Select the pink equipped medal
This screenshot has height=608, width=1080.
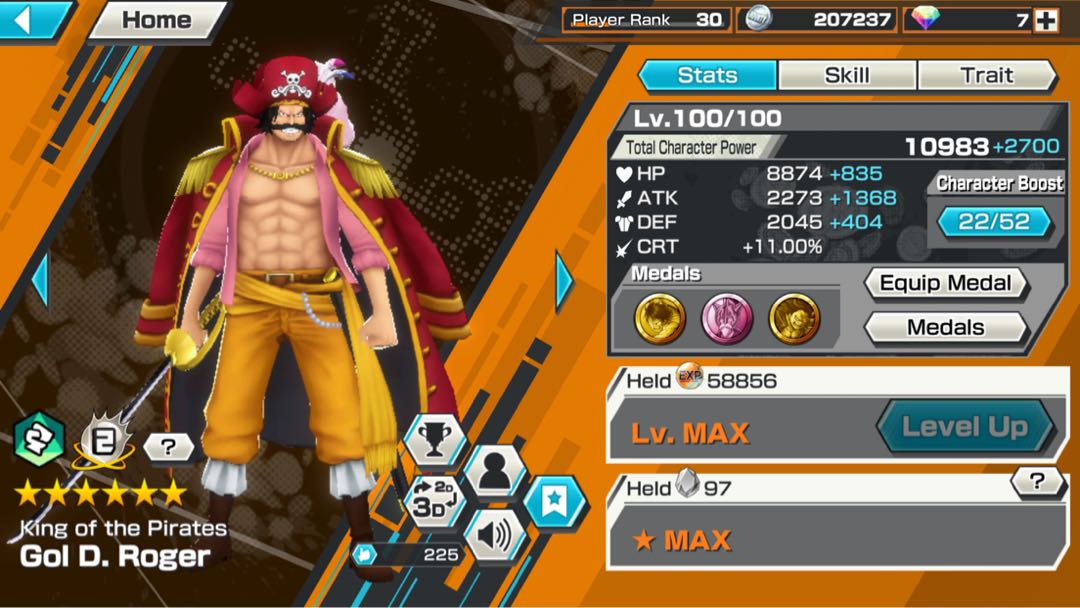(x=727, y=319)
